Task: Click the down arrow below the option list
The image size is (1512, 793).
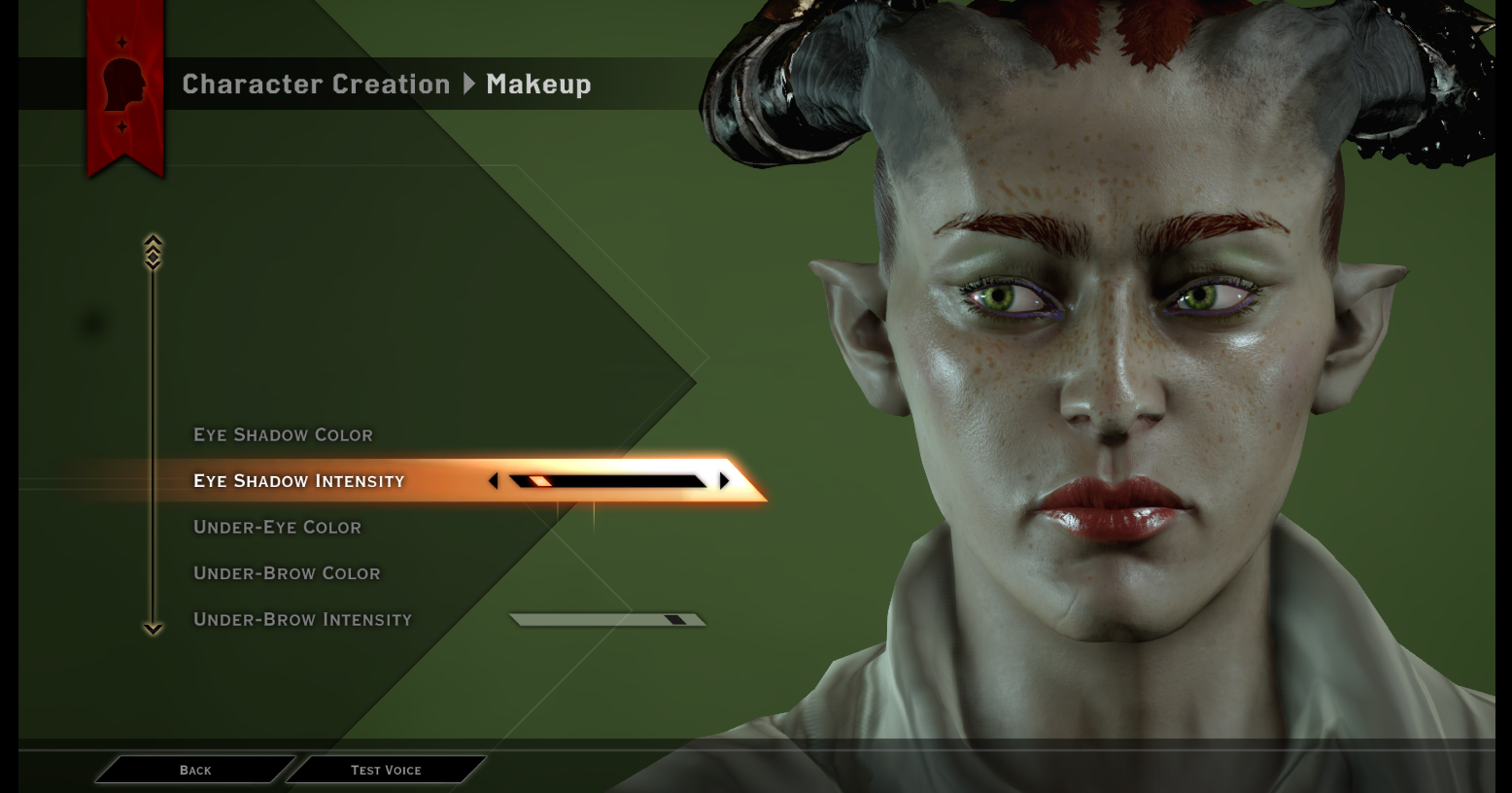Action: tap(153, 629)
